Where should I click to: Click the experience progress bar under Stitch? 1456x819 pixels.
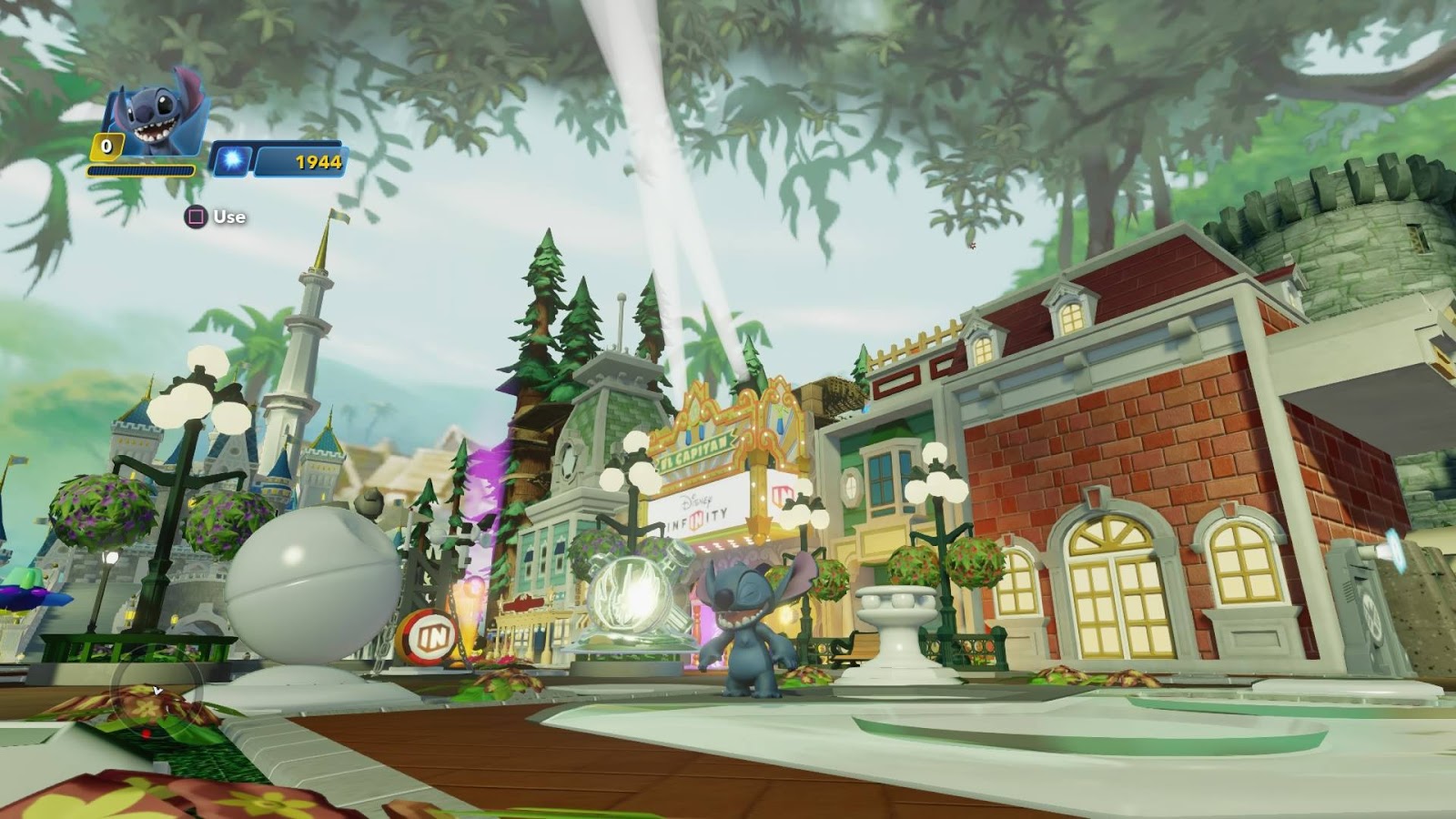[141, 169]
